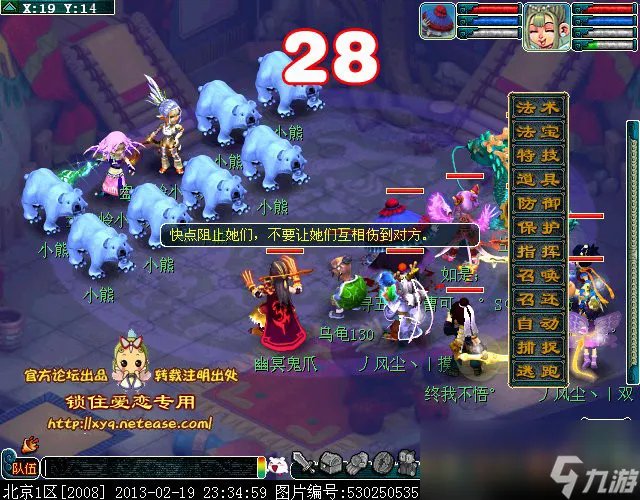
Task: Select 特技 special skills
Action: tap(538, 156)
